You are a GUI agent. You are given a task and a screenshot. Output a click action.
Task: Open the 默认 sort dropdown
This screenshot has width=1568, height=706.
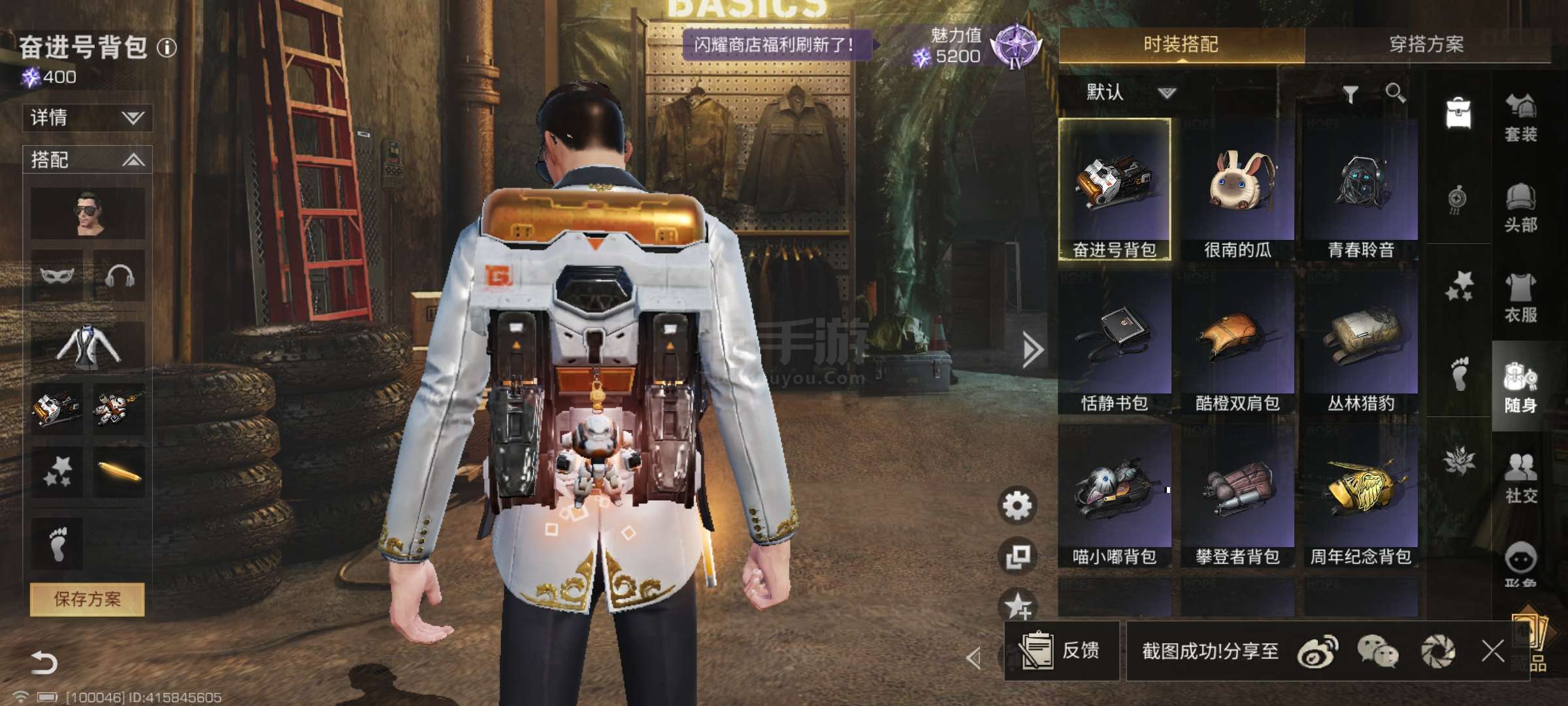coord(1130,92)
